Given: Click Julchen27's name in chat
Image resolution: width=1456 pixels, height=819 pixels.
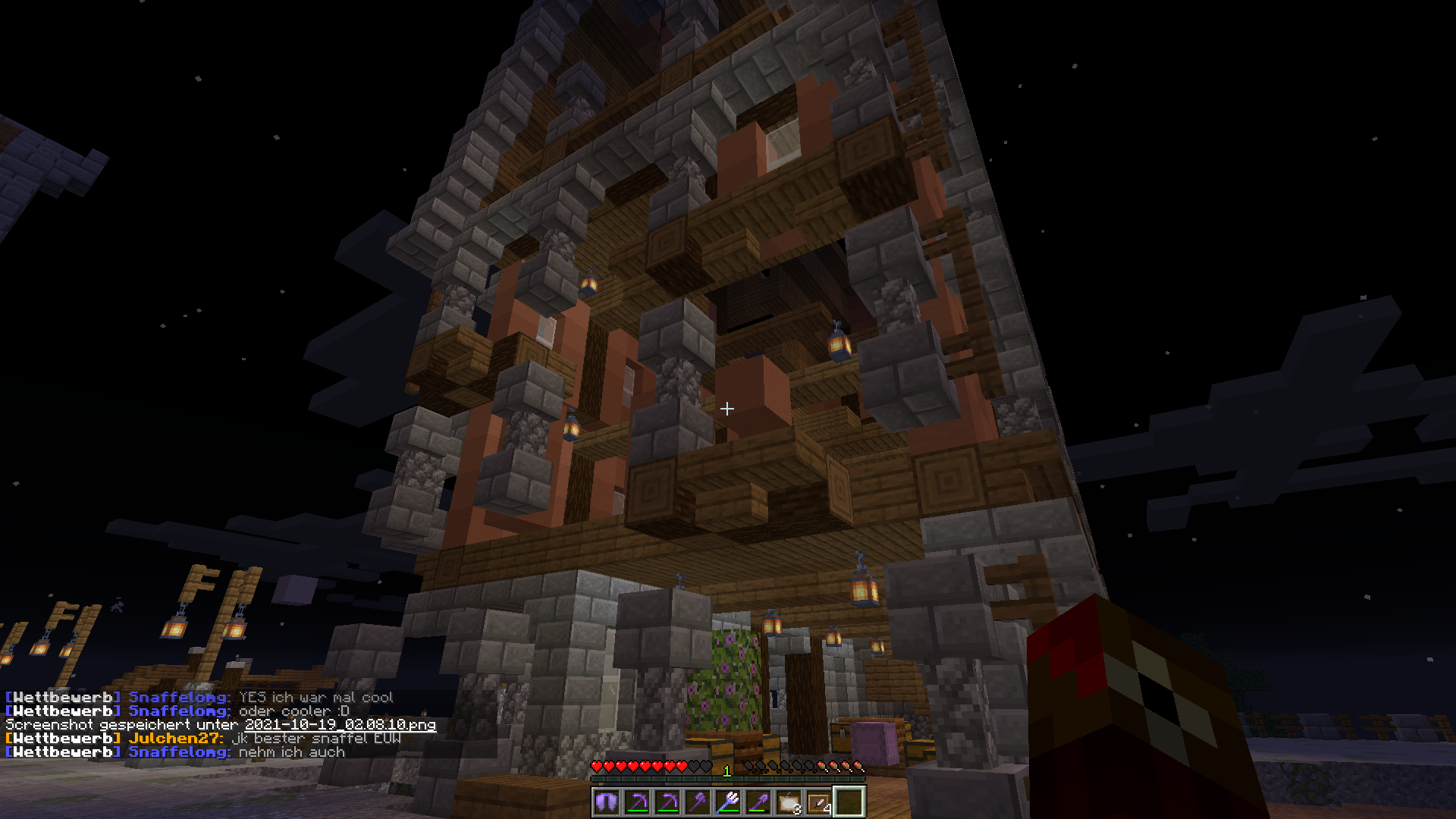Looking at the screenshot, I should coord(174,739).
